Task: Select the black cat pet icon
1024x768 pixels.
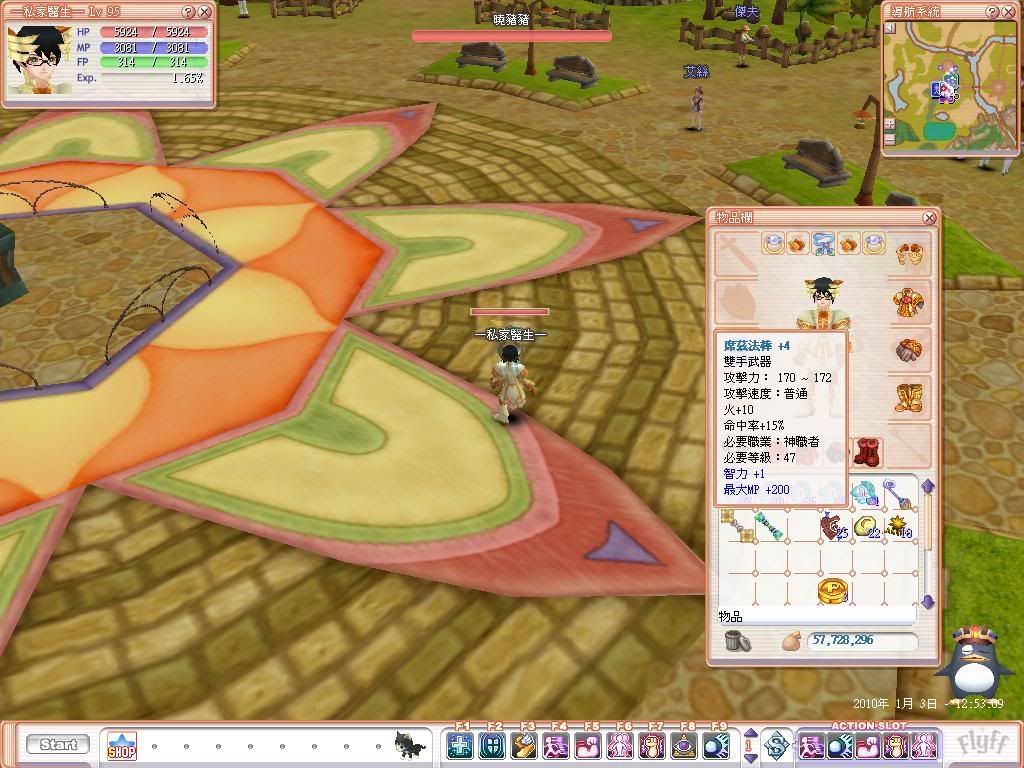Action: point(409,743)
